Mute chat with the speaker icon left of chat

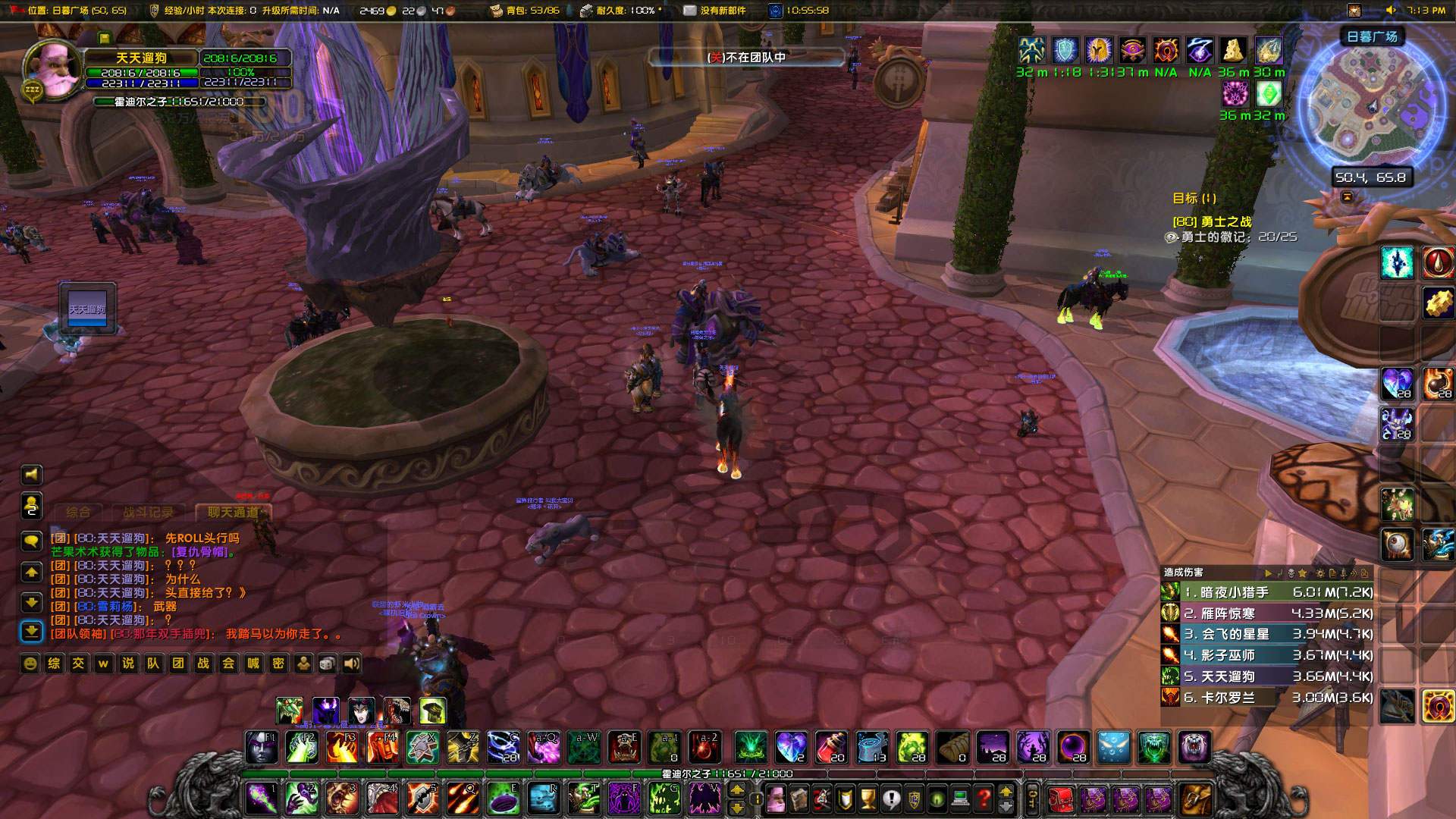pos(30,474)
